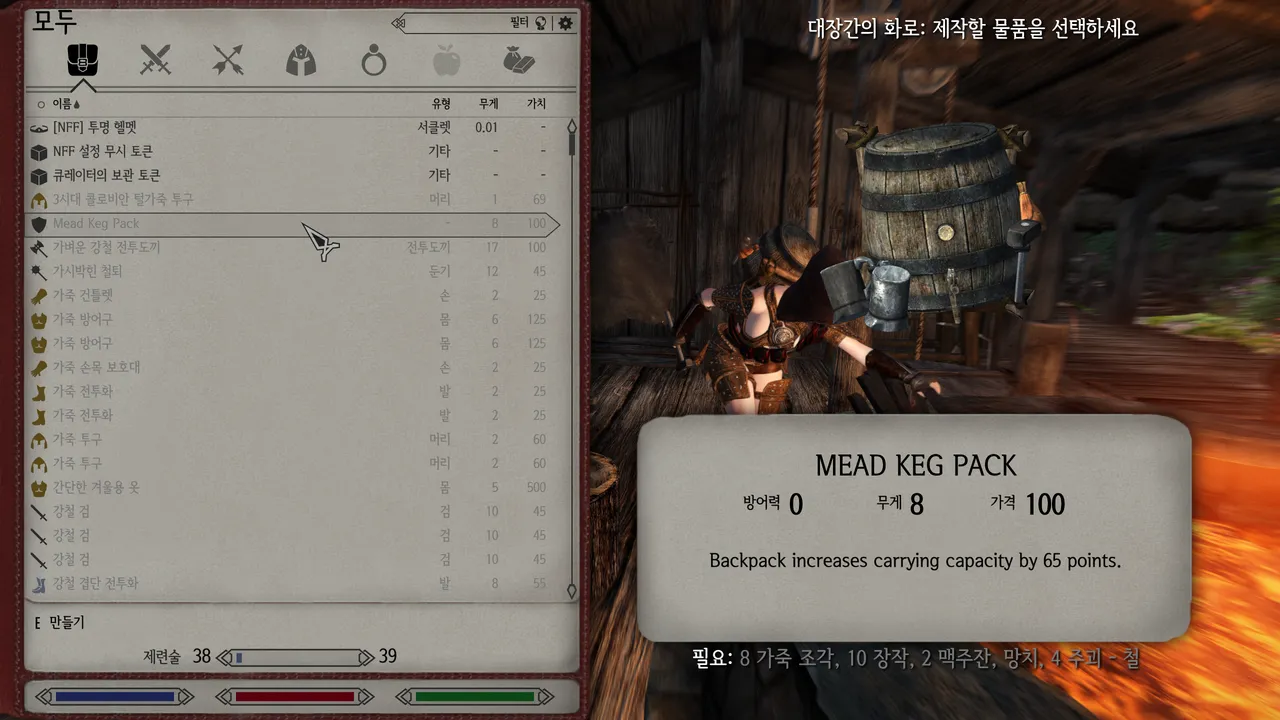
Task: Click the gear settings icon near the filter
Action: tap(564, 23)
